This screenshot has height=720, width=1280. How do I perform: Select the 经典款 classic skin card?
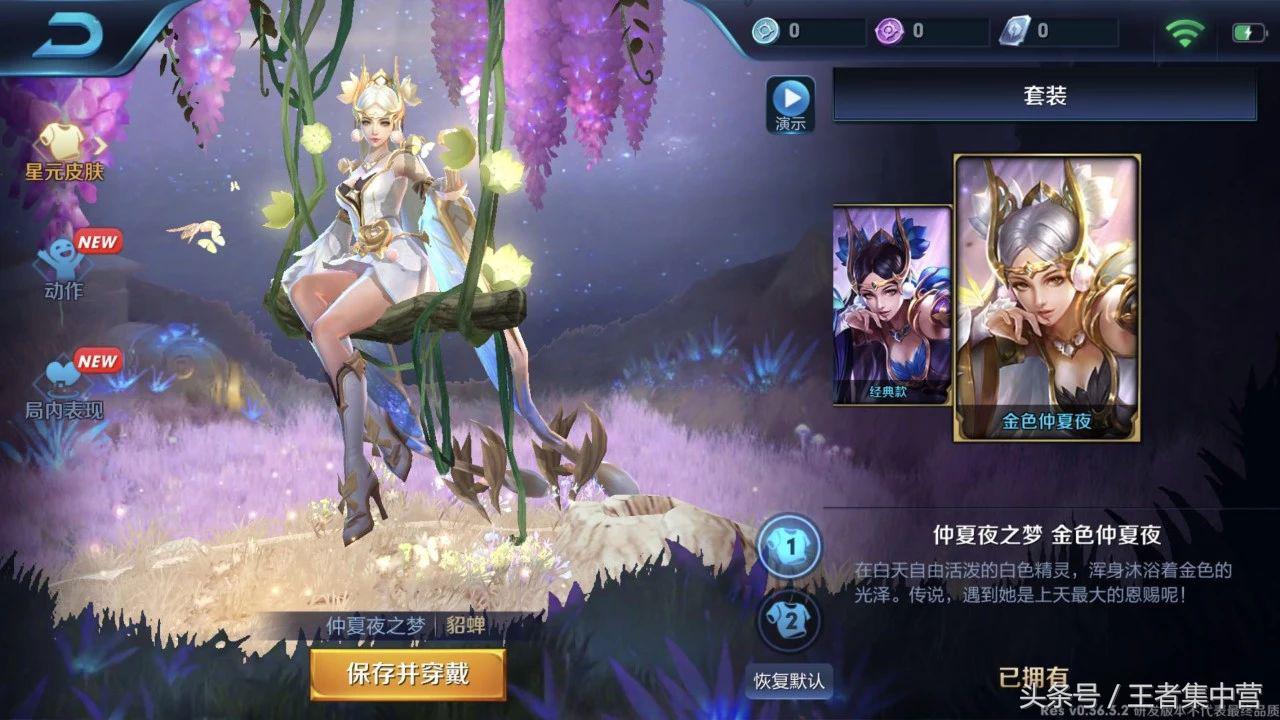[x=888, y=305]
